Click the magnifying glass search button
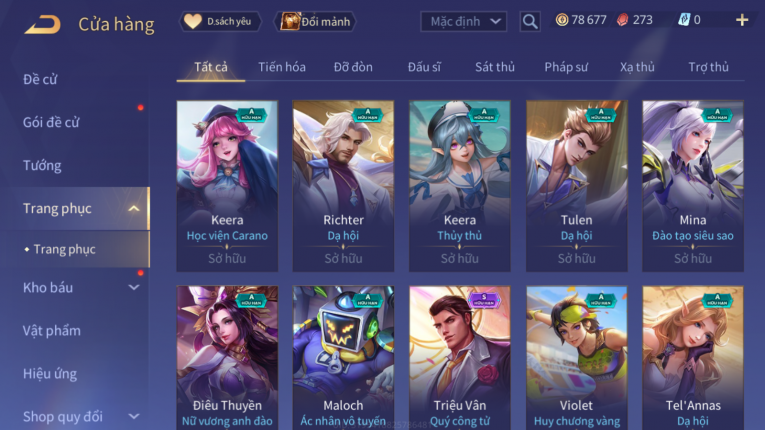 pyautogui.click(x=530, y=21)
